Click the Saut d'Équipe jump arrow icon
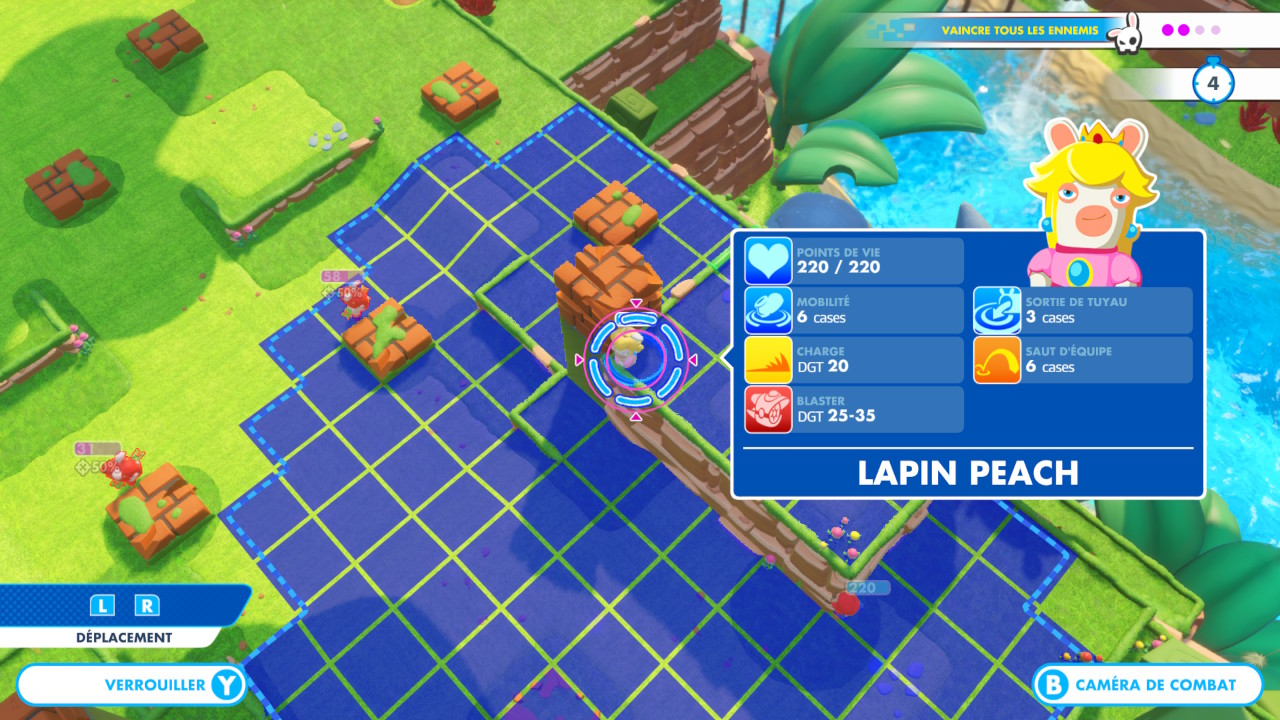The height and width of the screenshot is (720, 1280). [995, 361]
